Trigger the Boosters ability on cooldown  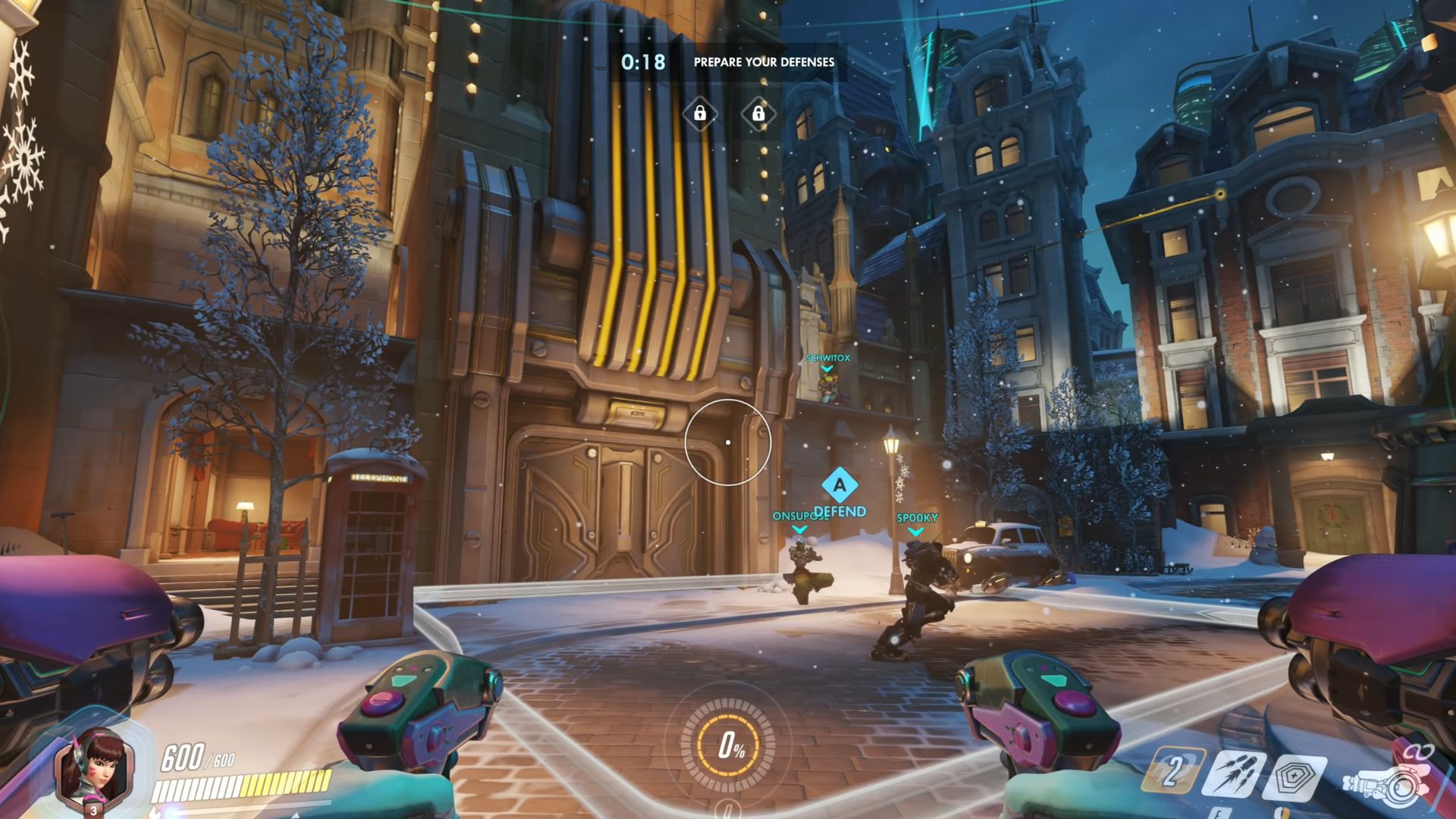[1172, 772]
